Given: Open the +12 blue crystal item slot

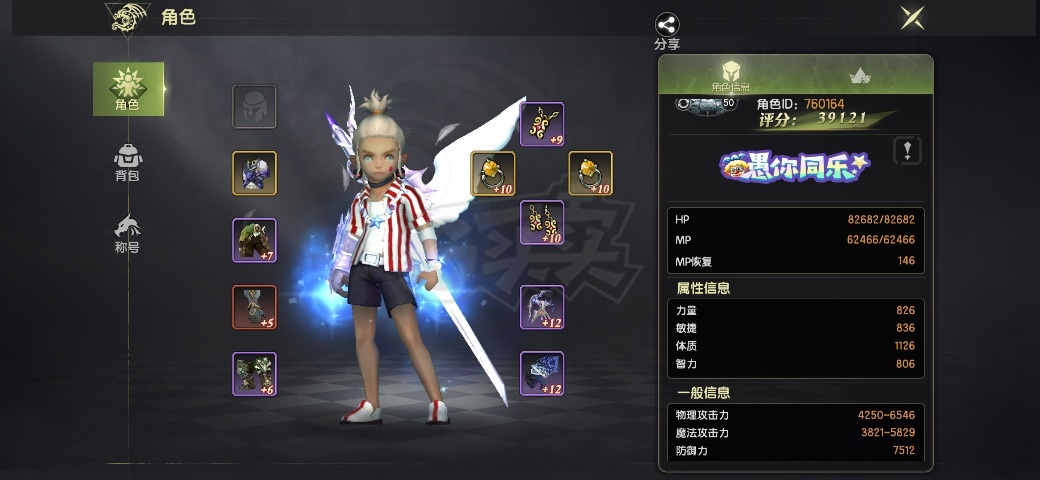Looking at the screenshot, I should 542,373.
